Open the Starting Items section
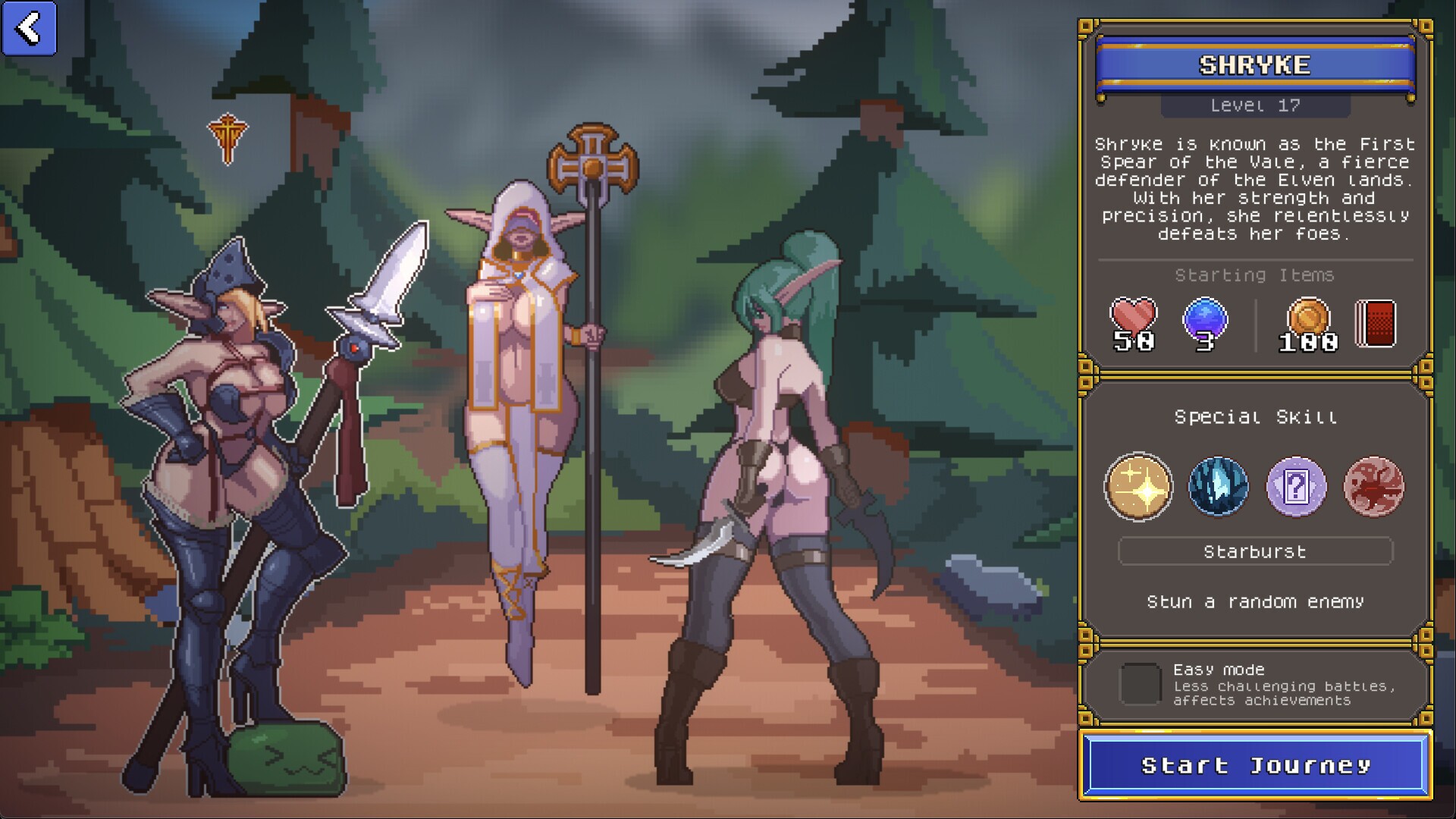This screenshot has width=1456, height=819. 1255,276
